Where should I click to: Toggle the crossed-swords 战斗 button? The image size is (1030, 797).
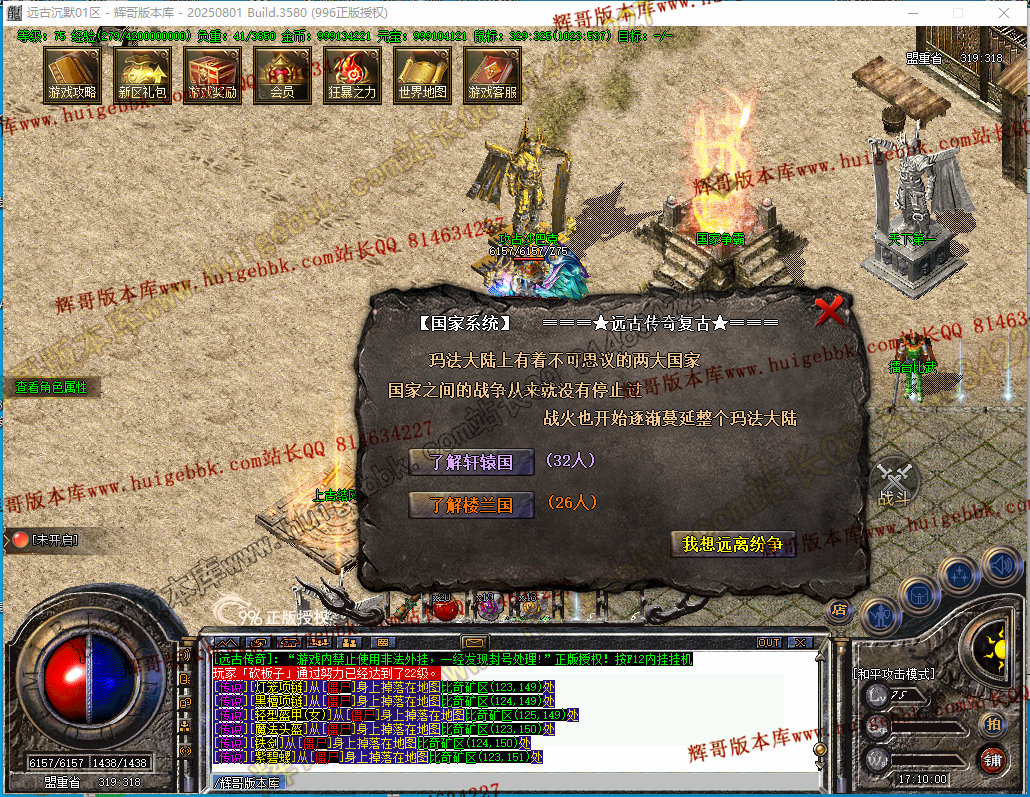pyautogui.click(x=893, y=482)
